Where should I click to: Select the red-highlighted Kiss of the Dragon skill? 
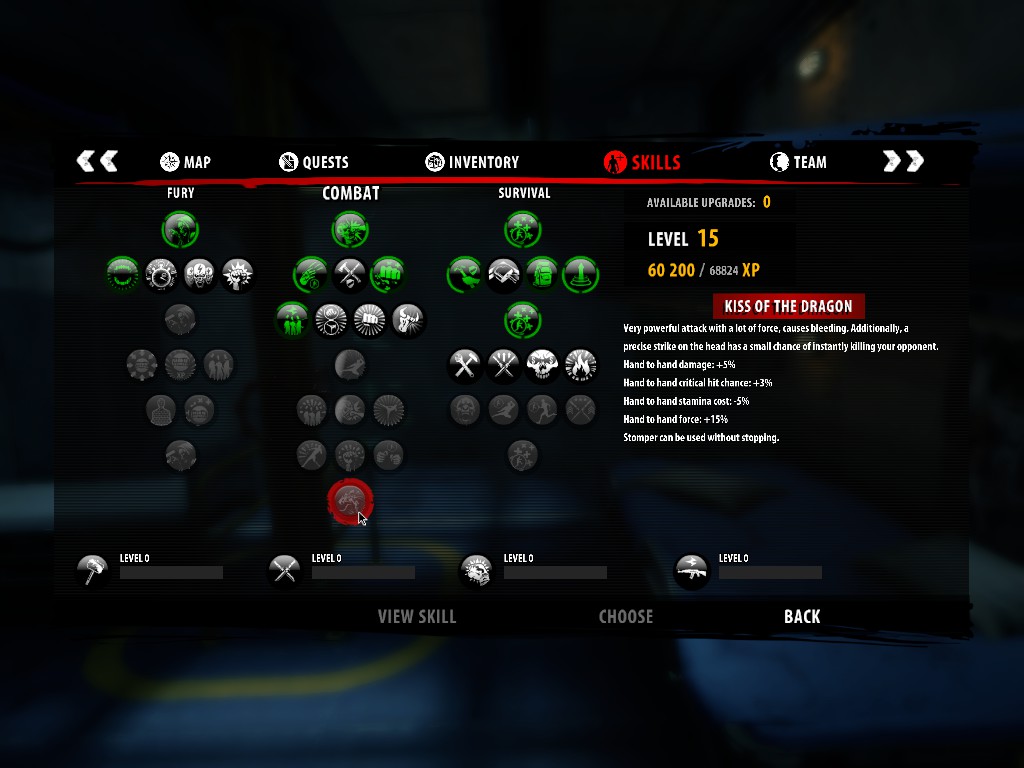pos(350,502)
